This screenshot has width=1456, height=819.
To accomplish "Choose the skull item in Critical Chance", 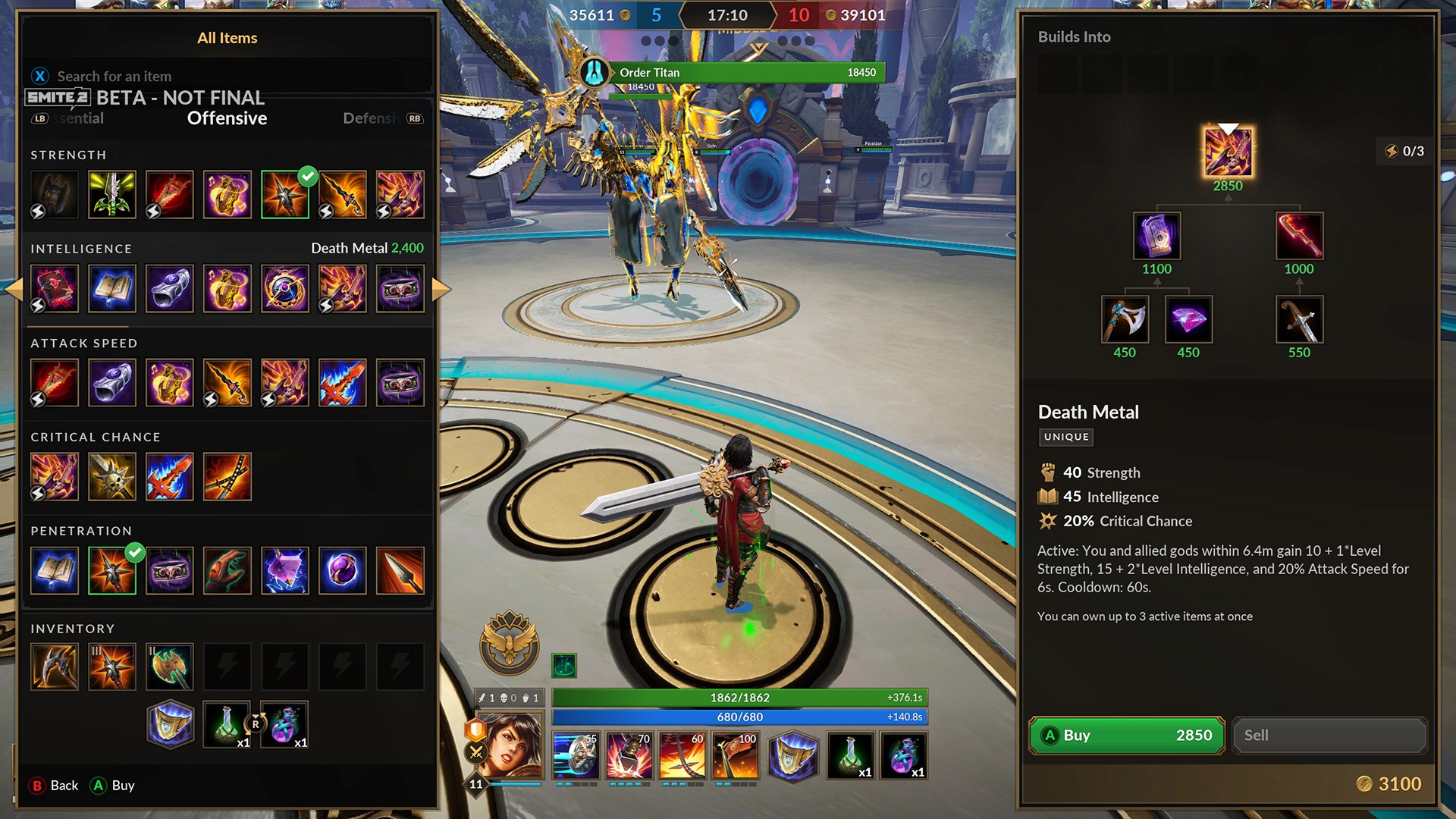I will pos(112,477).
